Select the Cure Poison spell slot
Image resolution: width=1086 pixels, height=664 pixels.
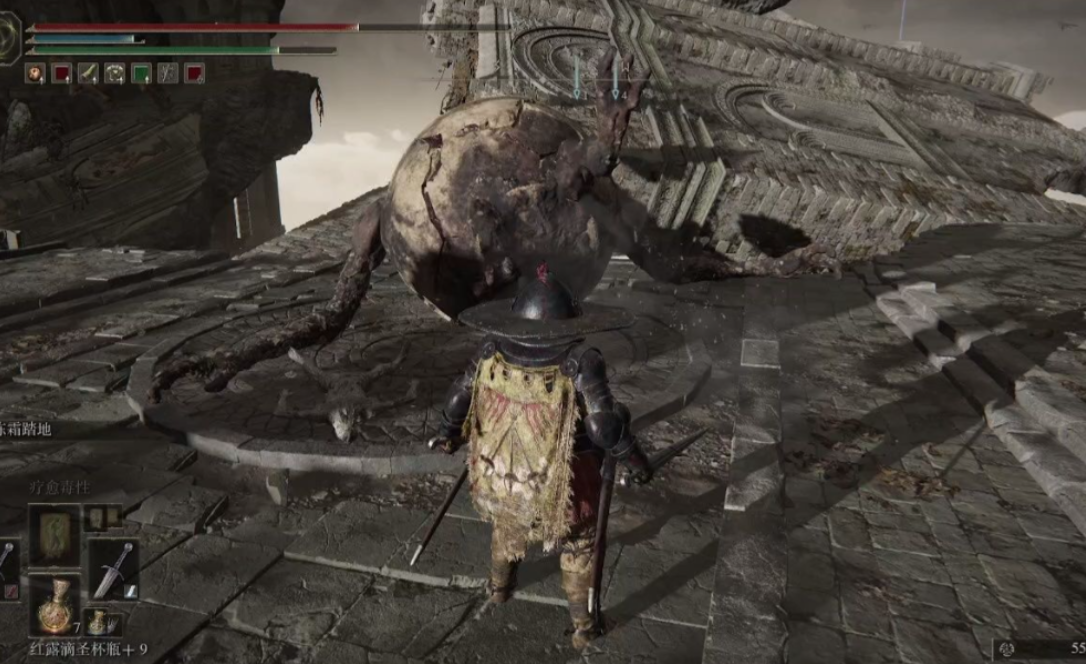tap(53, 536)
